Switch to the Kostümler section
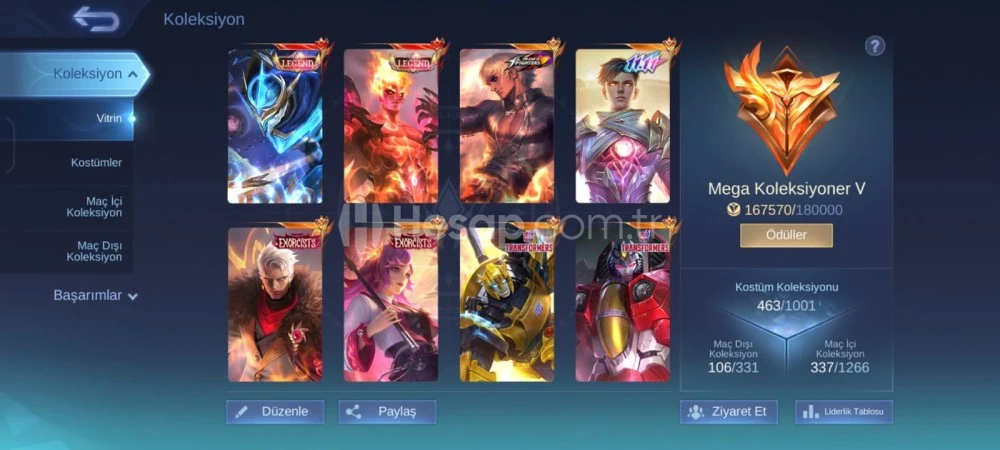Image resolution: width=1000 pixels, height=450 pixels. 96,162
